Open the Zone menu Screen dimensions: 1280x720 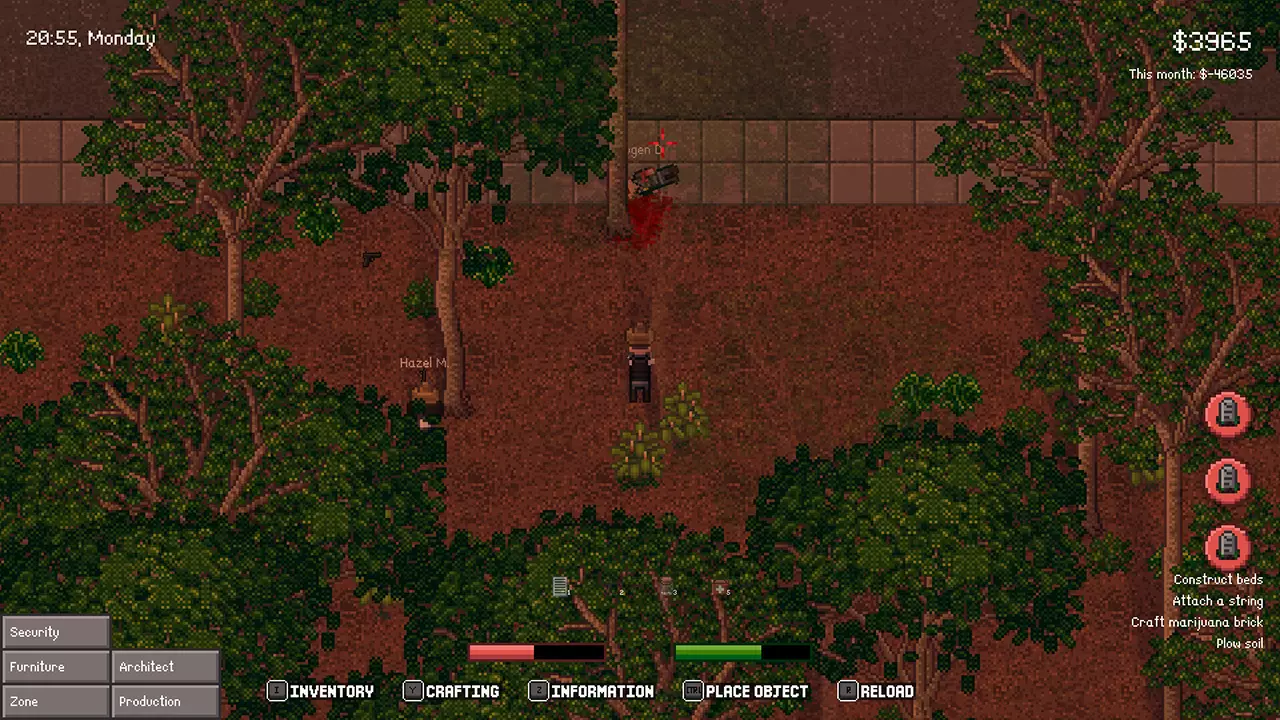(x=55, y=701)
